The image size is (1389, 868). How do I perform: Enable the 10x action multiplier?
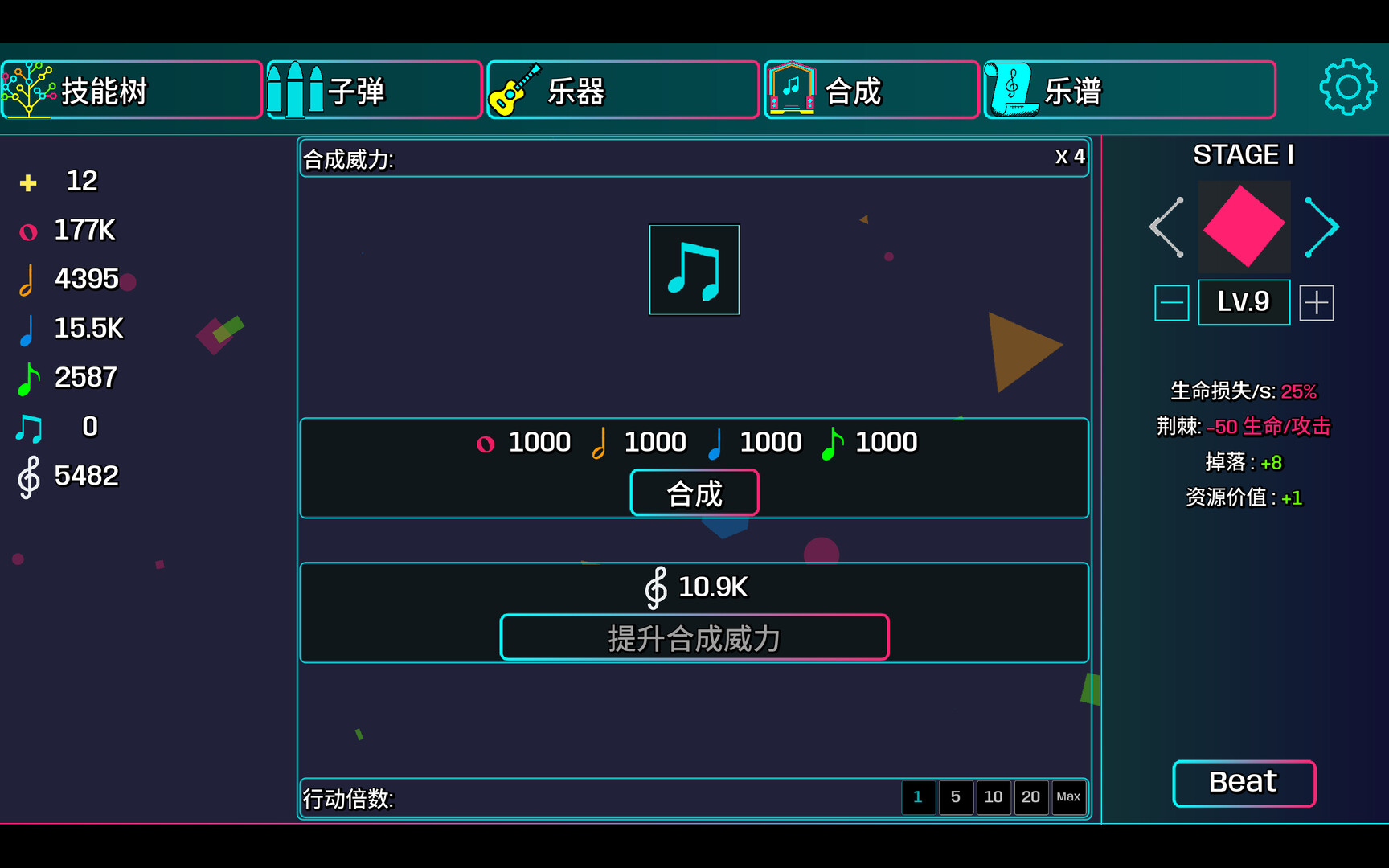994,797
